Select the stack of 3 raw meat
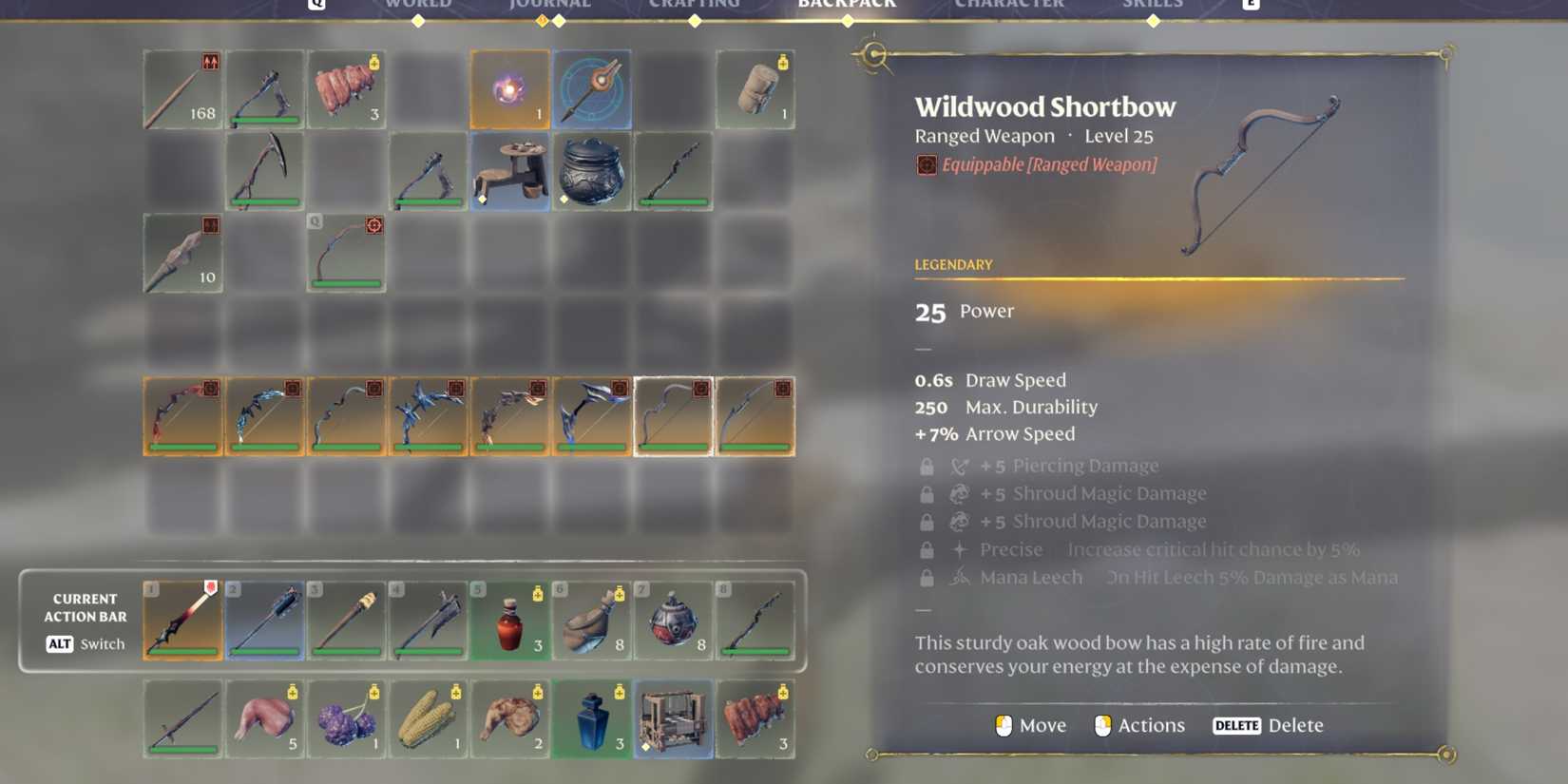The height and width of the screenshot is (784, 1568). [x=345, y=89]
